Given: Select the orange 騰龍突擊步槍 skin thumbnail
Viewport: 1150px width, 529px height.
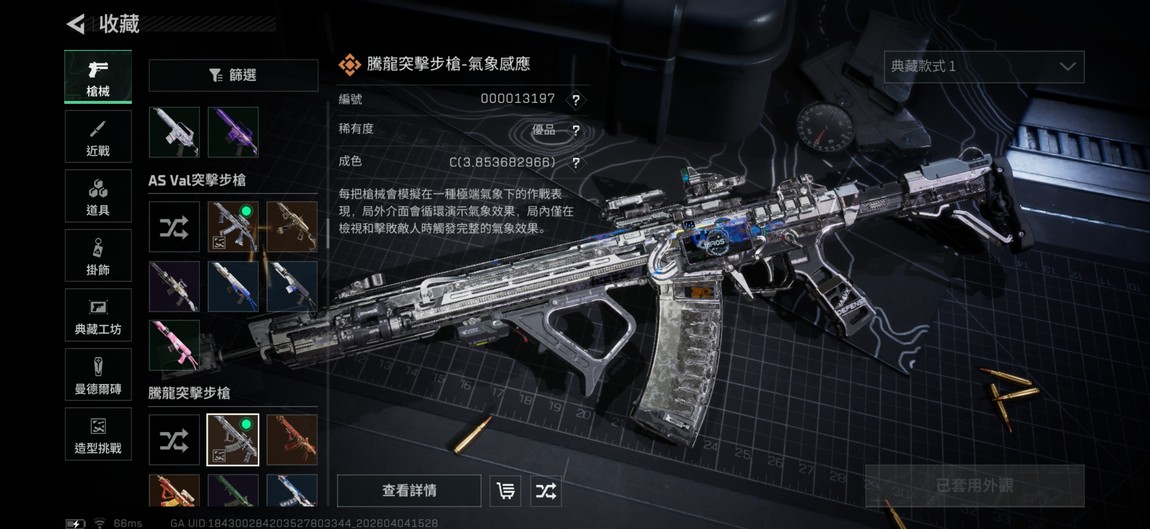Looking at the screenshot, I should (x=292, y=440).
